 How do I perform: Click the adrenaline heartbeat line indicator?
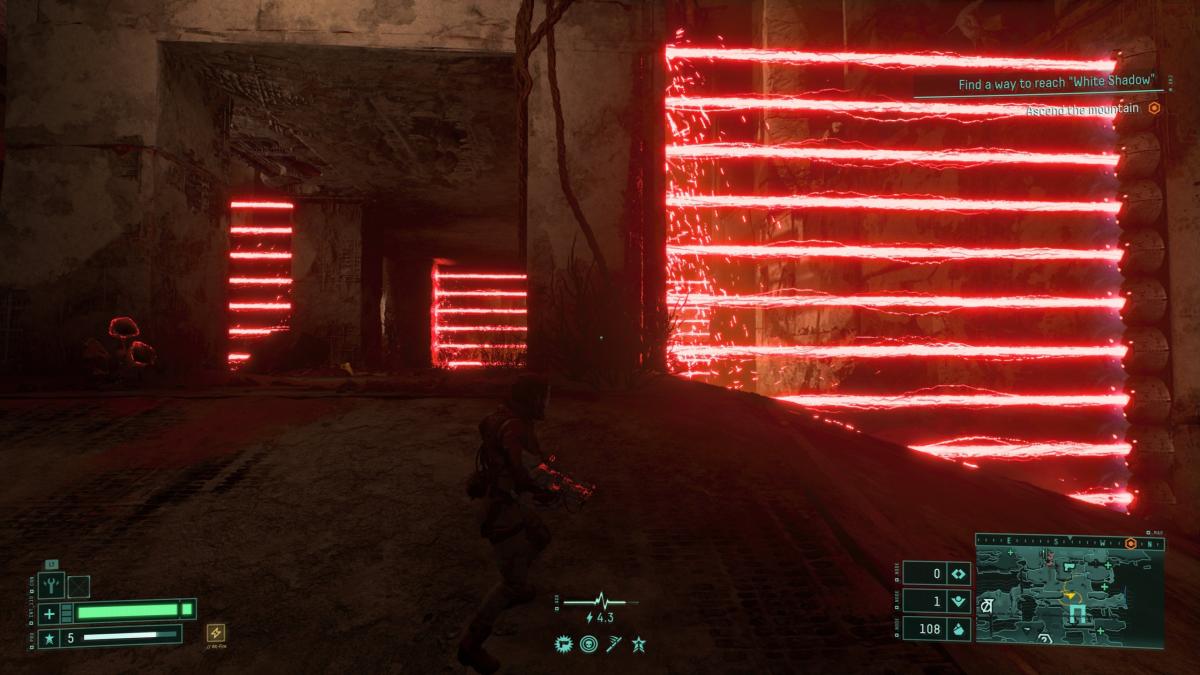pyautogui.click(x=600, y=602)
